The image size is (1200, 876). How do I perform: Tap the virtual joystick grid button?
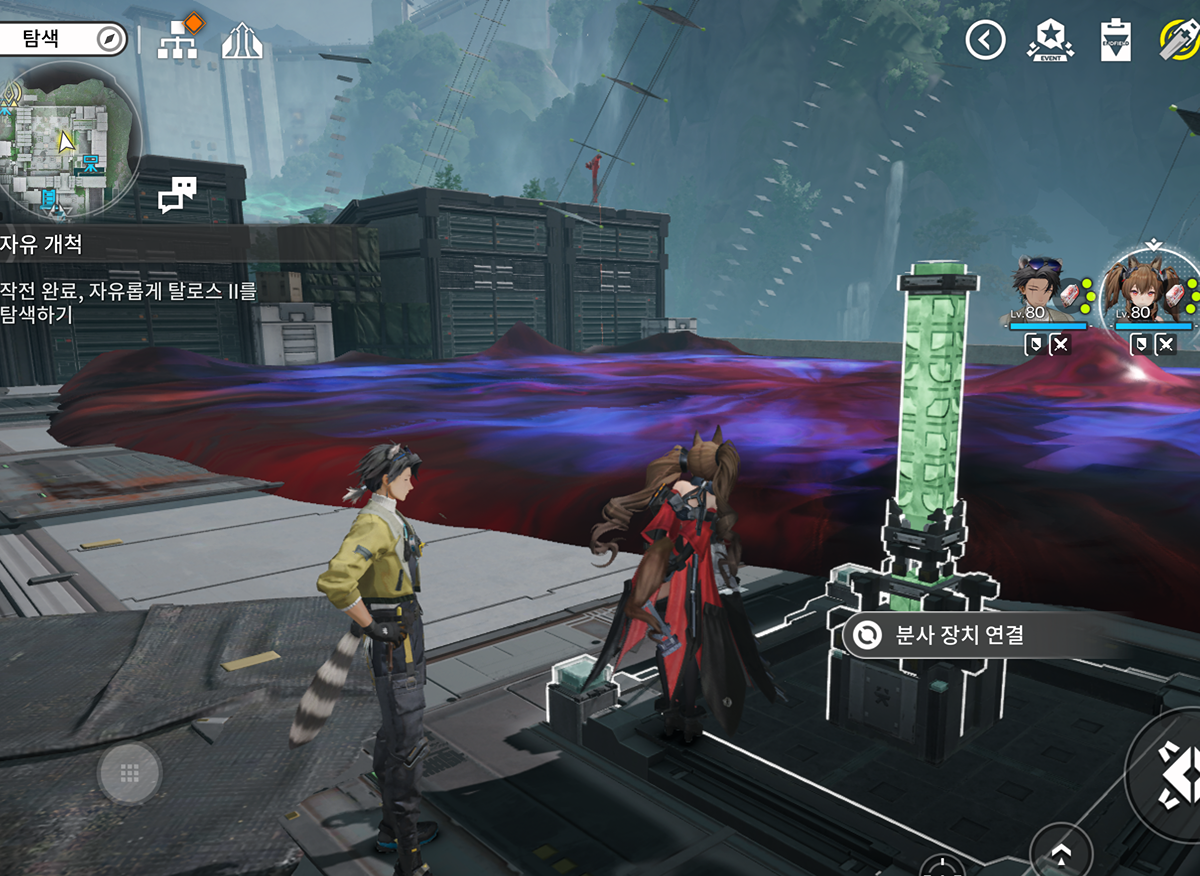point(129,773)
